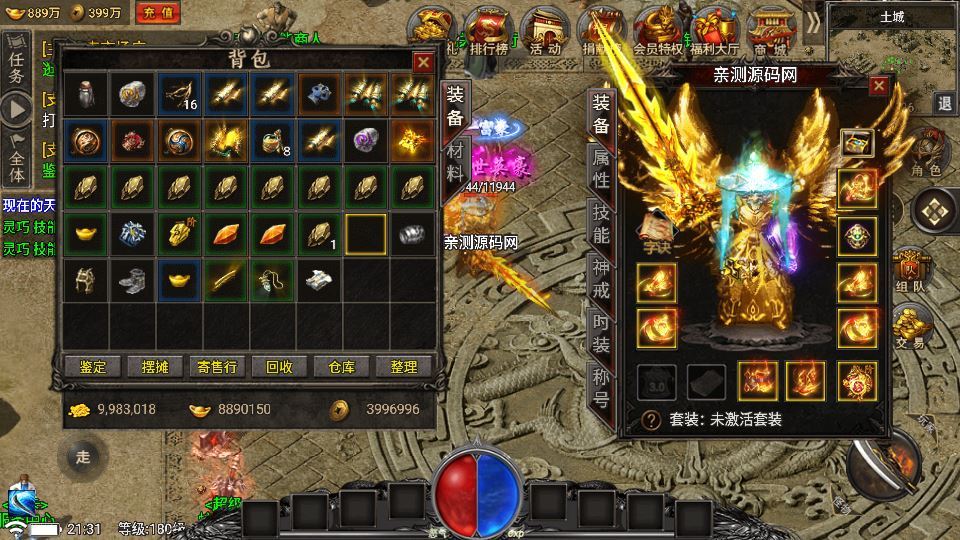
Task: Open the 交易 trade icon
Action: pyautogui.click(x=909, y=326)
